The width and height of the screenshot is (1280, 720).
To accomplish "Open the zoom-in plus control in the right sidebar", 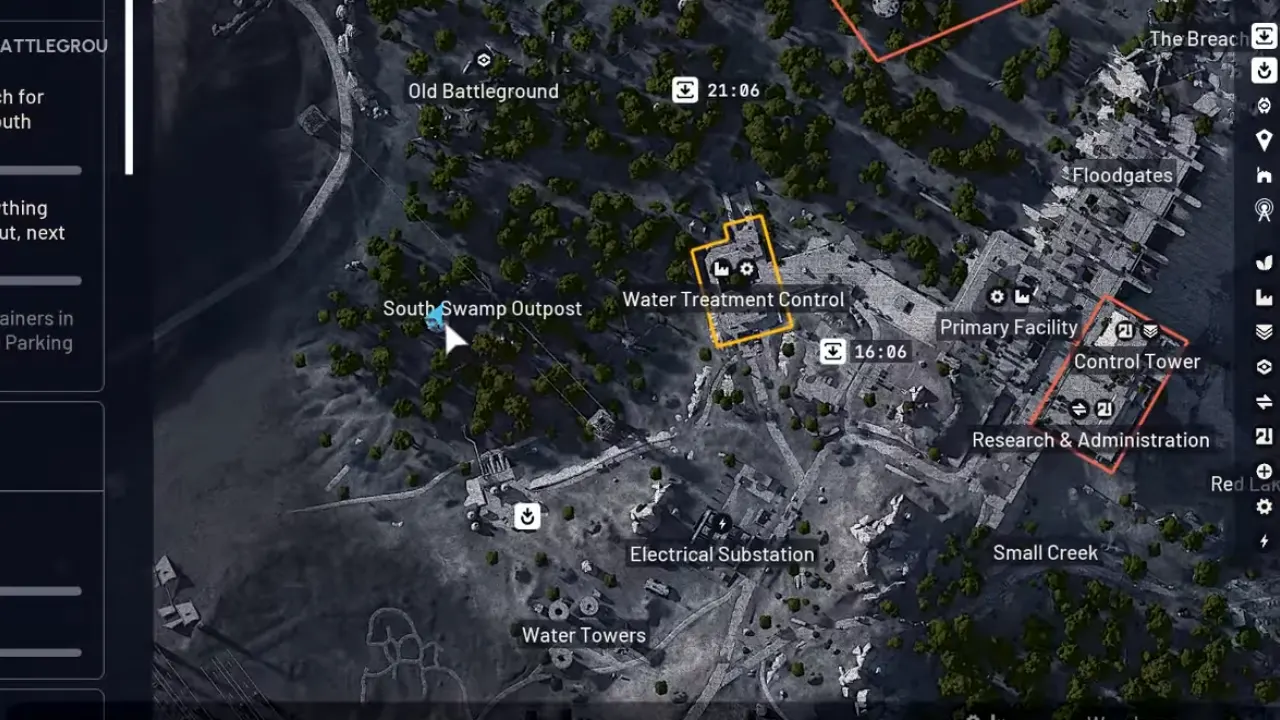I will (x=1263, y=470).
